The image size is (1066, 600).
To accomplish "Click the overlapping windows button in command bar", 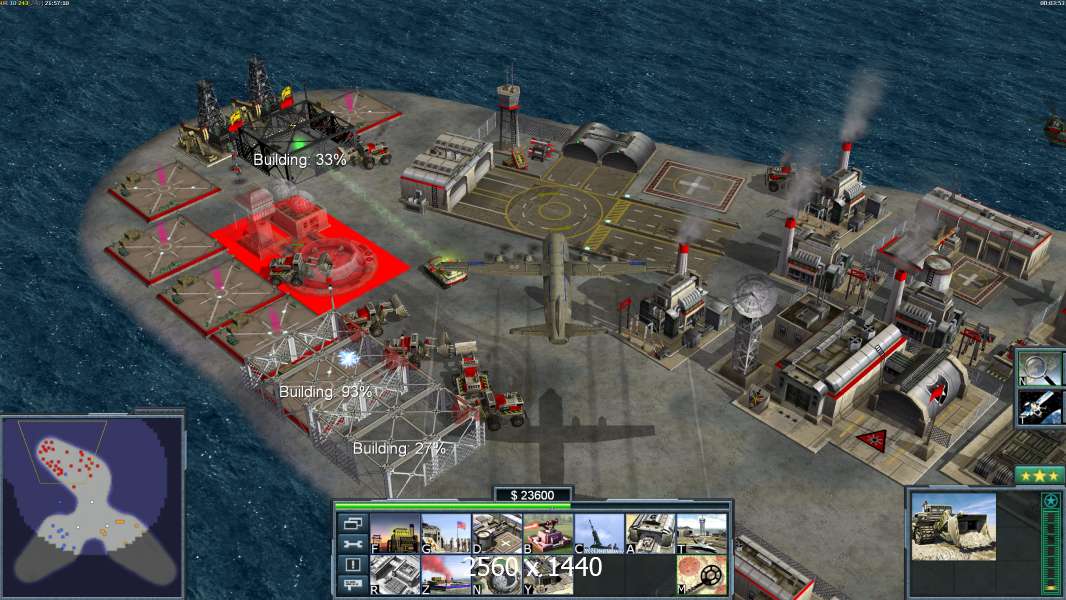I will [x=352, y=523].
